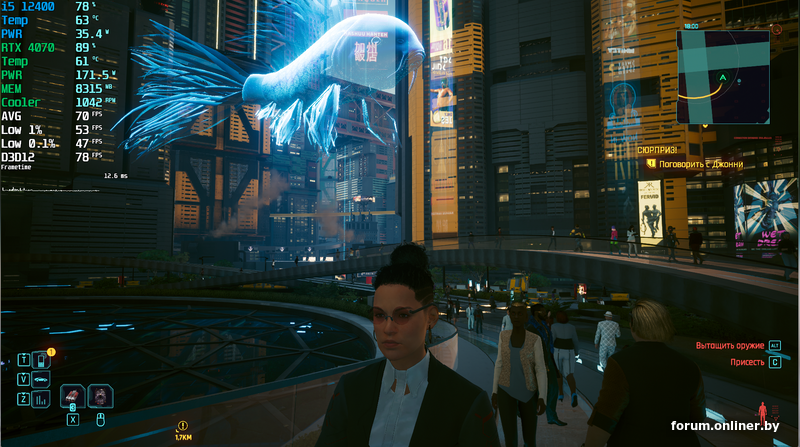This screenshot has width=800, height=447.
Task: Open the phone icon with notification badge
Action: click(x=41, y=360)
